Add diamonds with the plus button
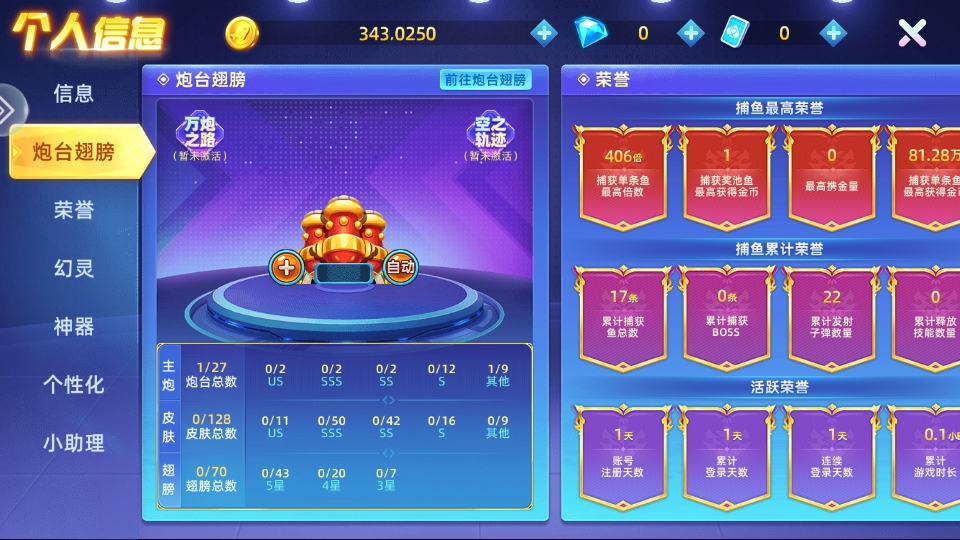 tap(690, 33)
